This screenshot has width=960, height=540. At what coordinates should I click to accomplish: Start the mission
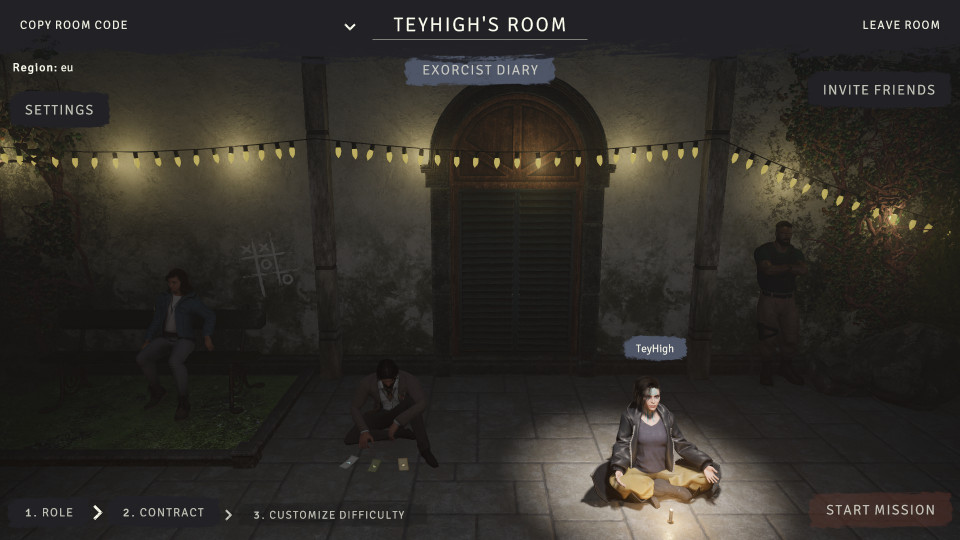coord(880,510)
